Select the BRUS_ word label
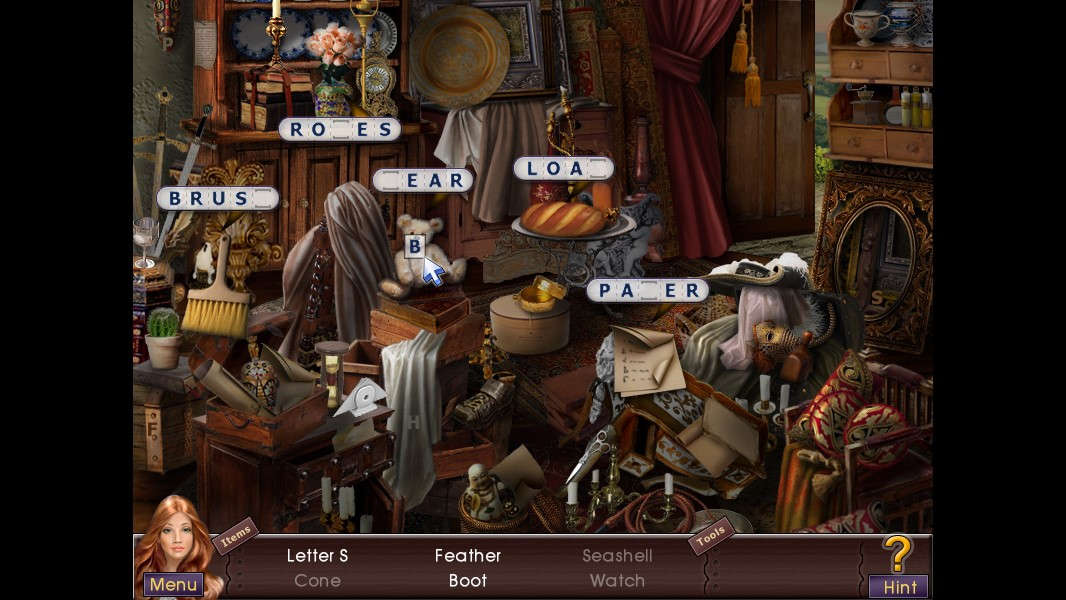Viewport: 1066px width, 600px height. coord(216,198)
